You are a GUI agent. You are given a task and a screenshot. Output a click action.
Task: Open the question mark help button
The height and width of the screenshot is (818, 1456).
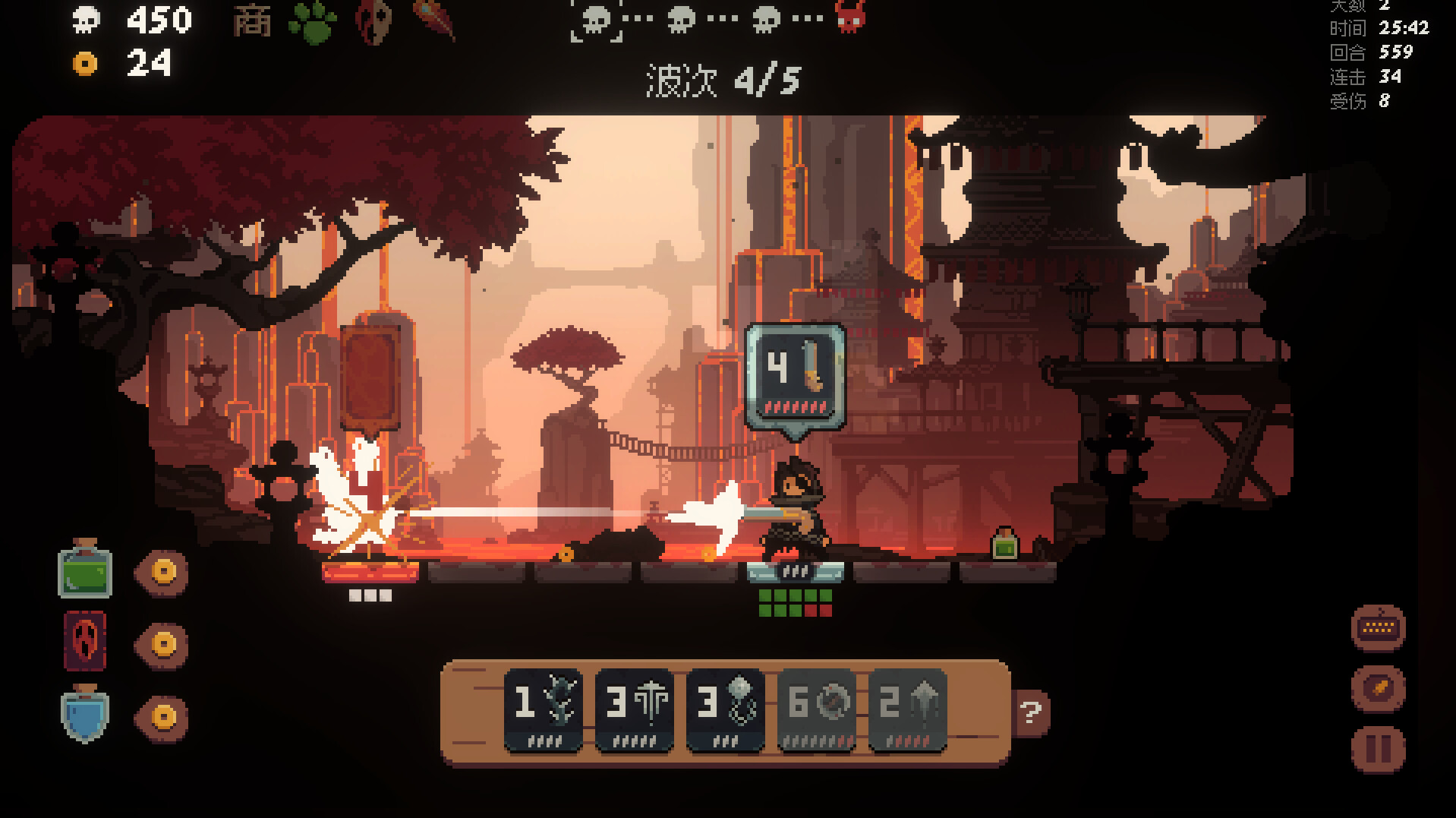pos(1031,712)
